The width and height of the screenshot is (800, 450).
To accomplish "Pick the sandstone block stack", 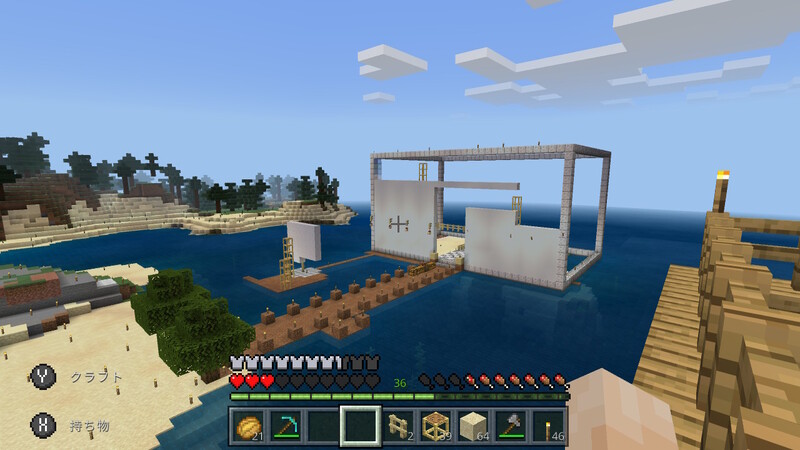I will coord(475,425).
